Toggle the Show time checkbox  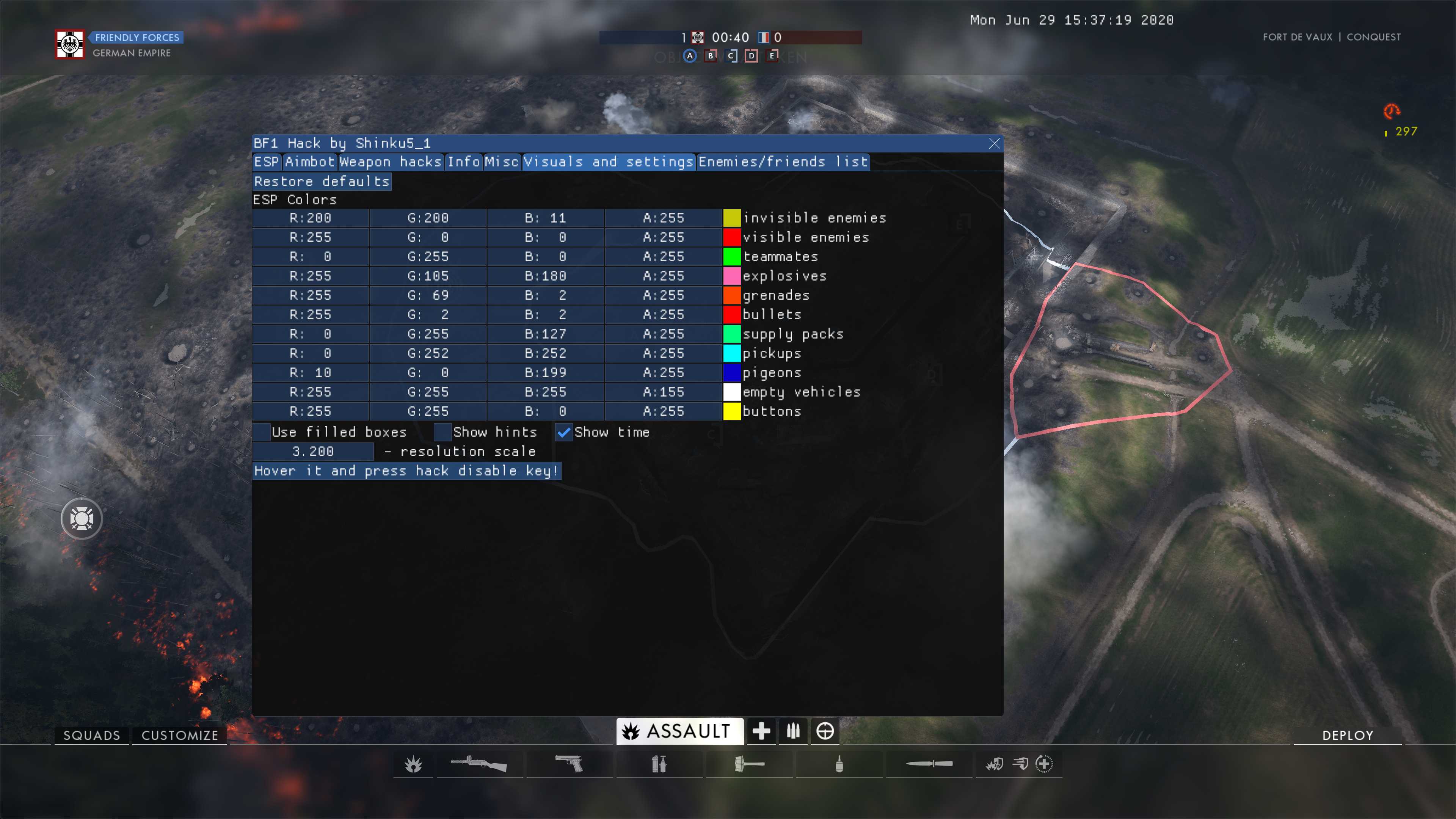pyautogui.click(x=563, y=432)
